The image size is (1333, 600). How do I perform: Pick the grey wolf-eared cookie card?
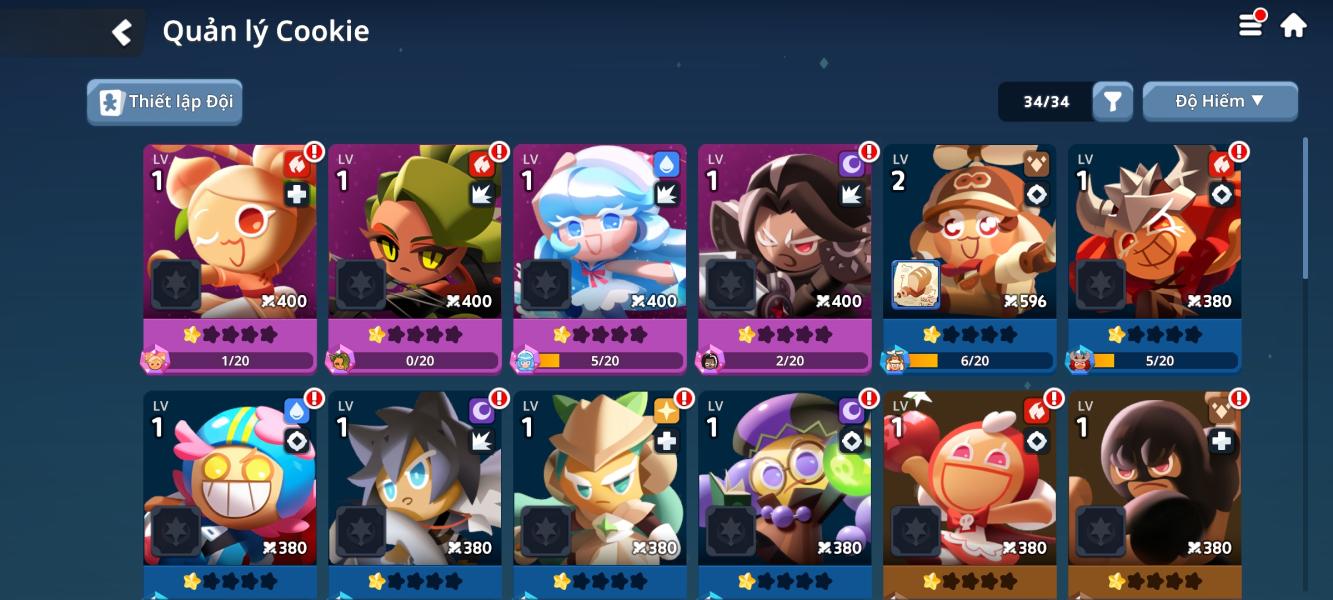(x=415, y=490)
